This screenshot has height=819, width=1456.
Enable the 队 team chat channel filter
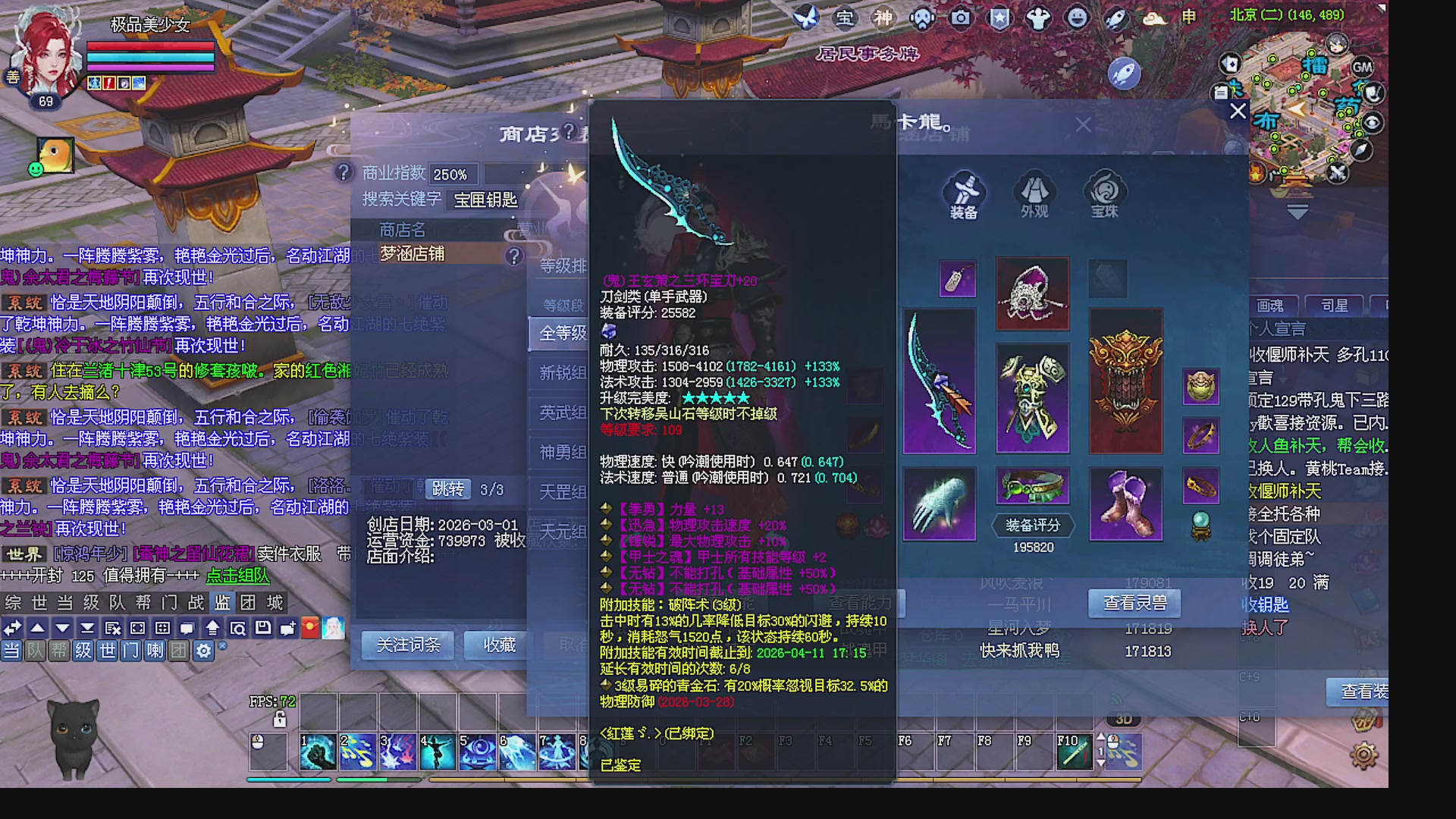(35, 651)
